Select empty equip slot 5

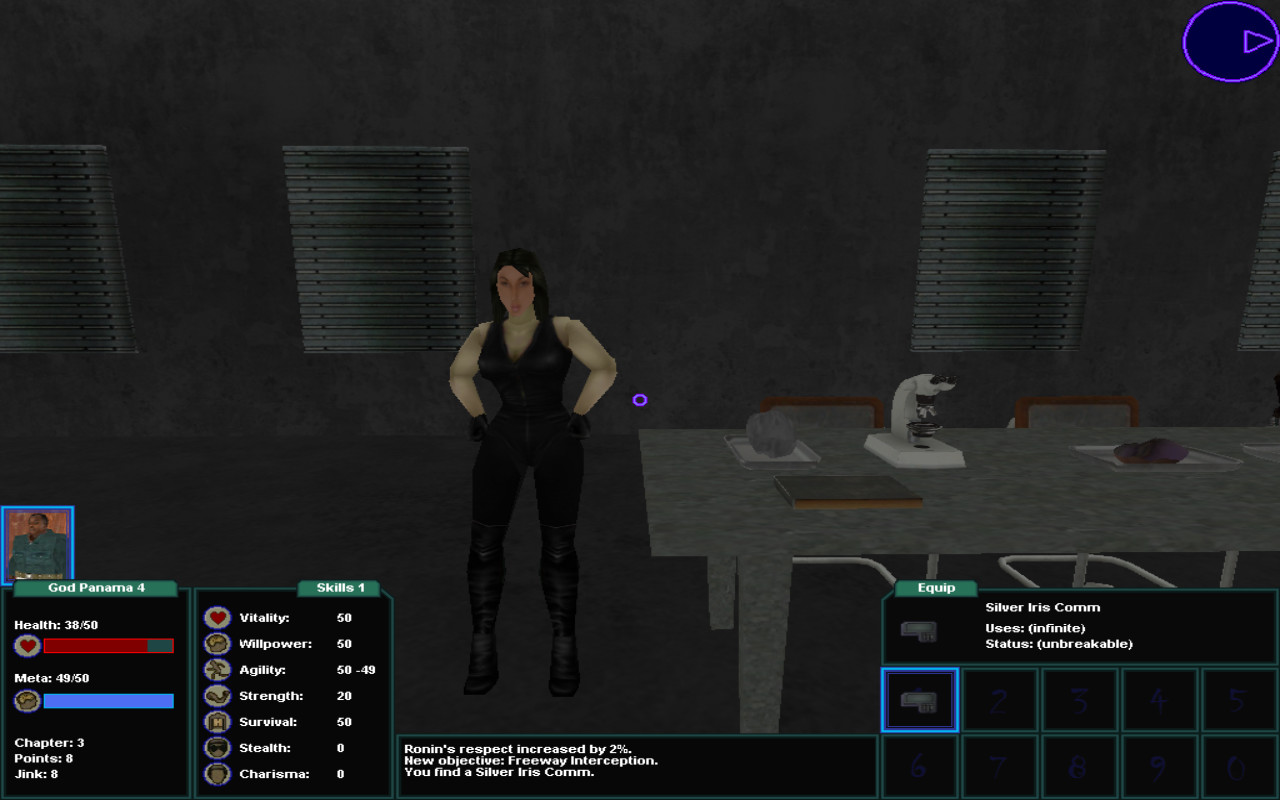coord(1239,699)
